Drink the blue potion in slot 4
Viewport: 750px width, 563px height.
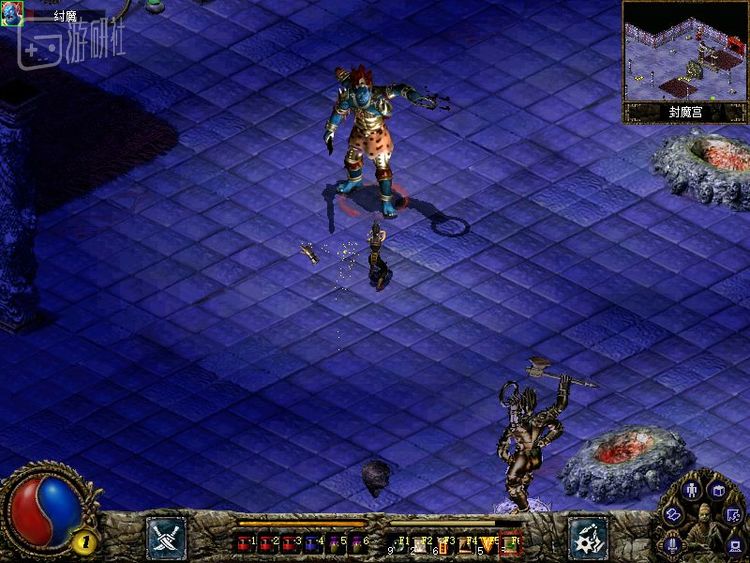[309, 544]
